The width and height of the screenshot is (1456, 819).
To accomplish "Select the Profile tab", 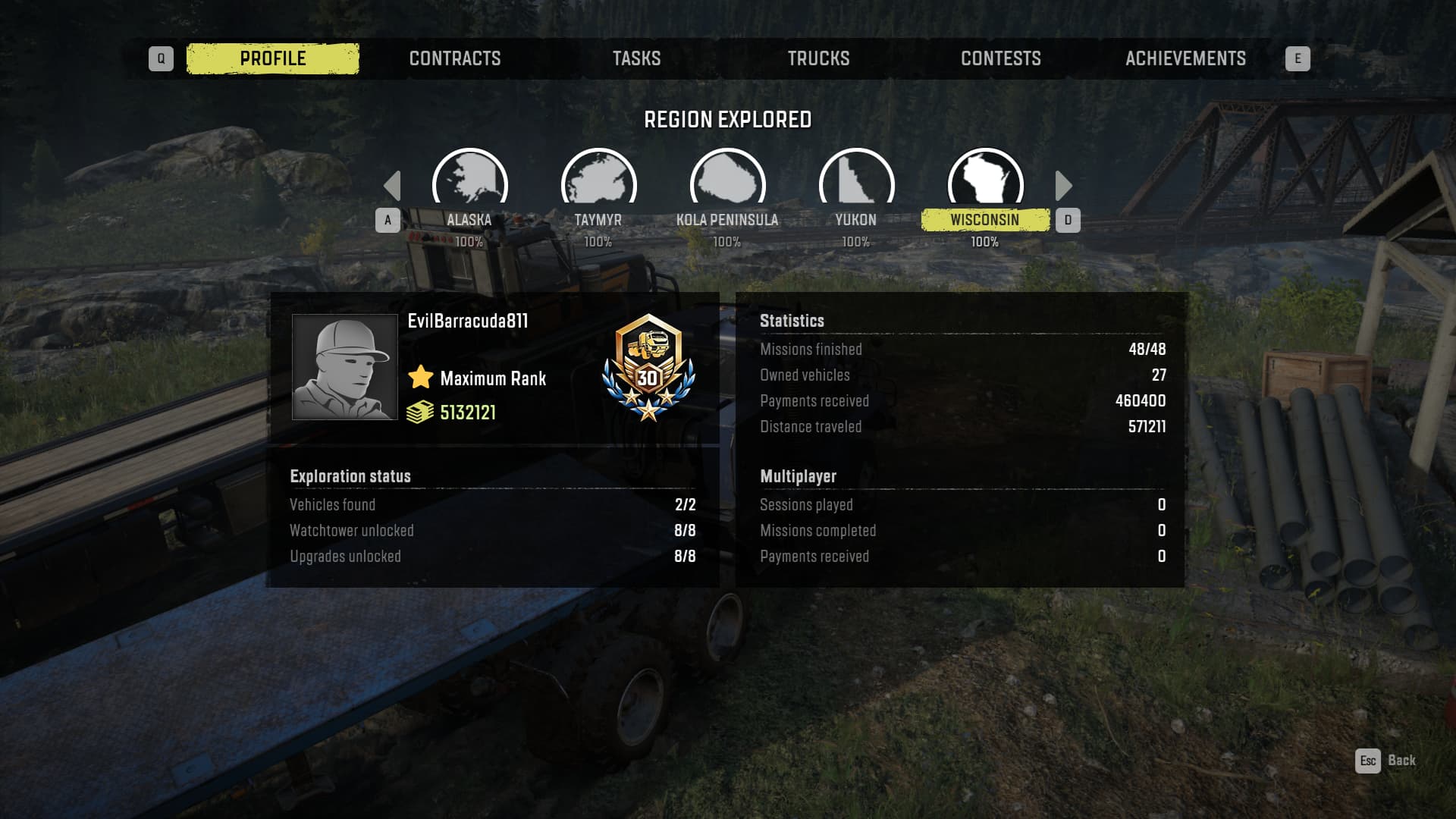I will coord(273,58).
